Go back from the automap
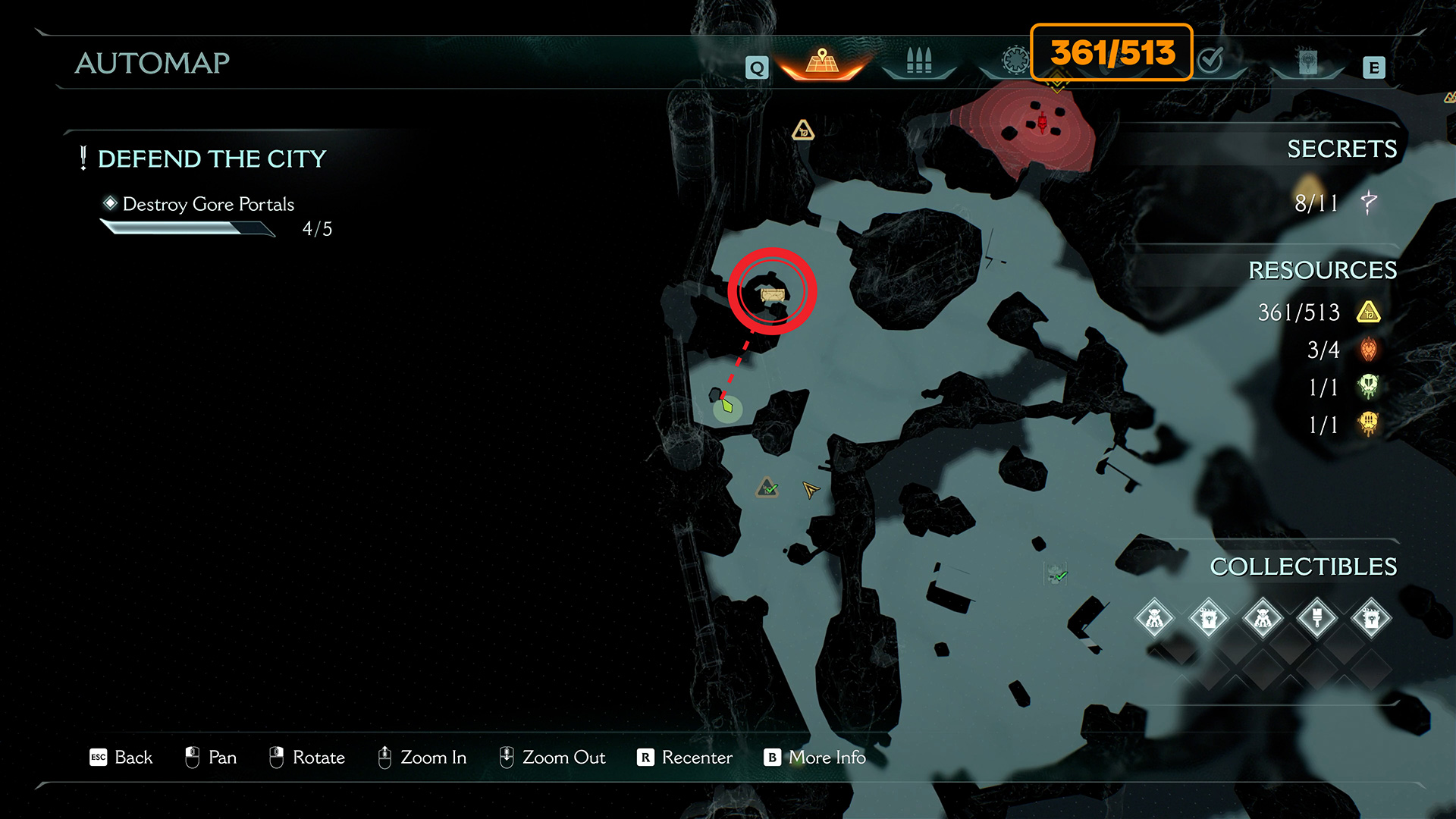Image resolution: width=1456 pixels, height=819 pixels. coord(121,757)
